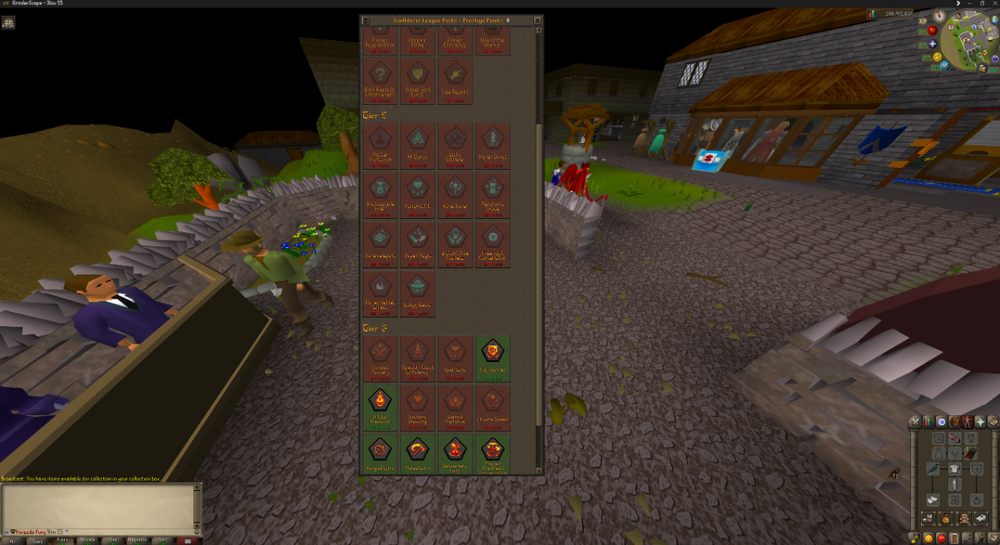Screen dimensions: 1000x545
Task: Open the menu icon in perks header
Action: (367, 20)
